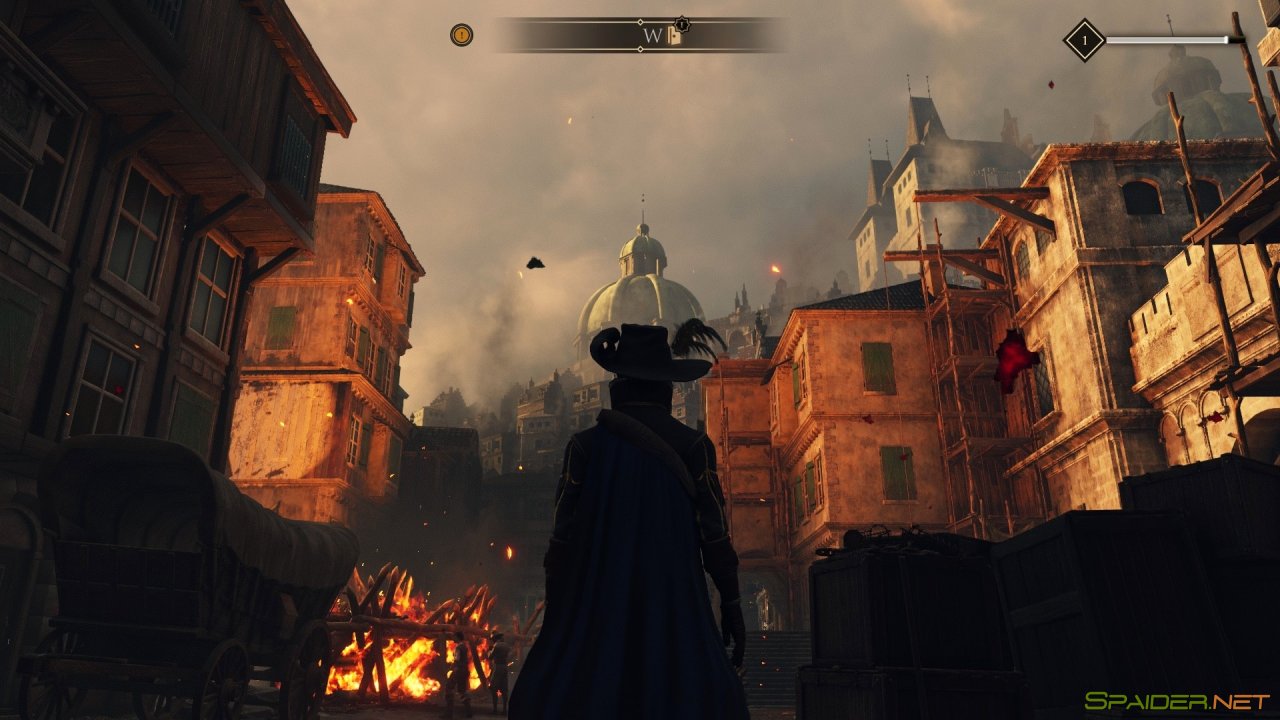This screenshot has width=1280, height=720.
Task: Click the diamond level 1 badge
Action: coord(1085,40)
